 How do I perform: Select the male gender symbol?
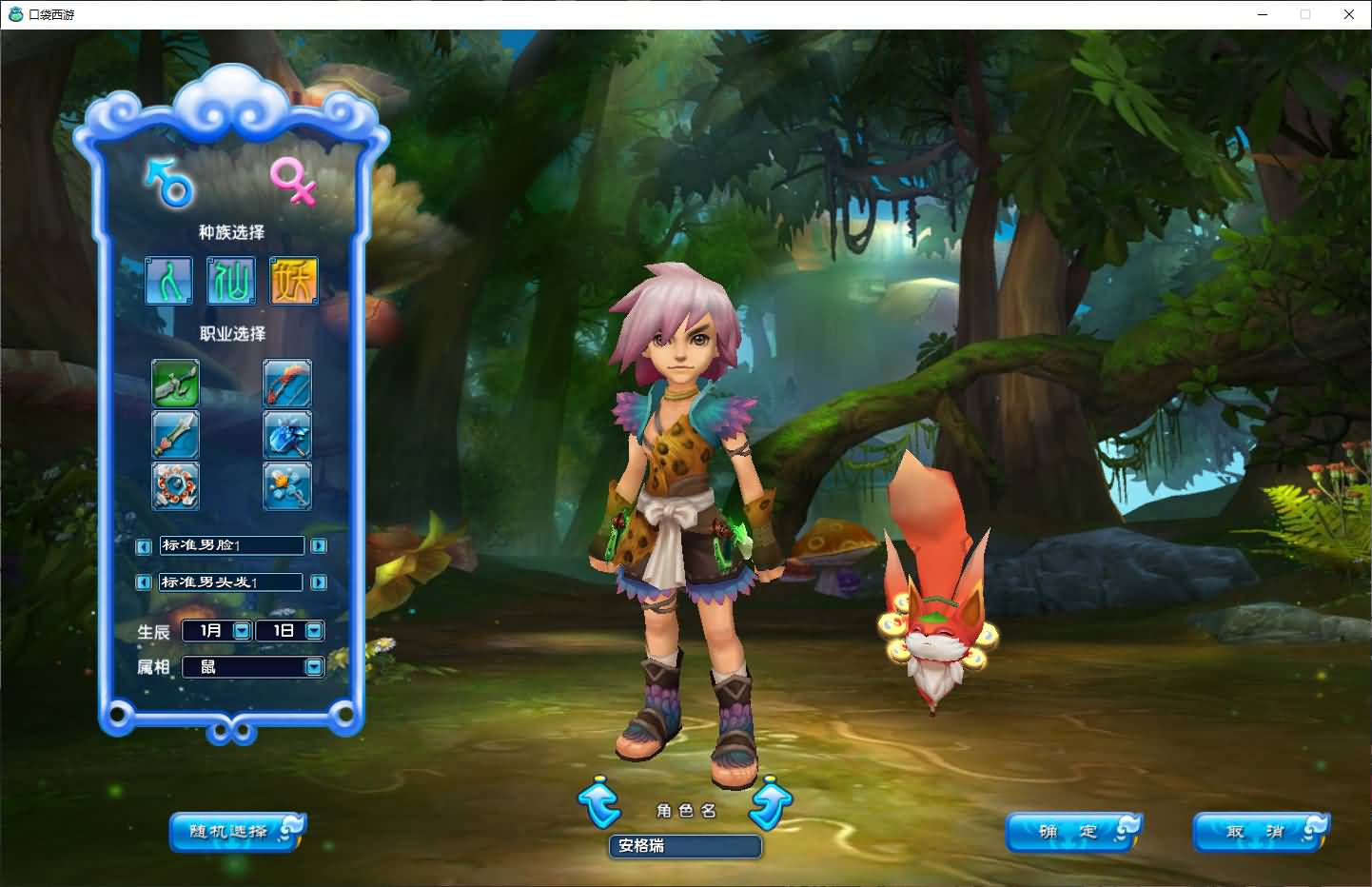170,183
